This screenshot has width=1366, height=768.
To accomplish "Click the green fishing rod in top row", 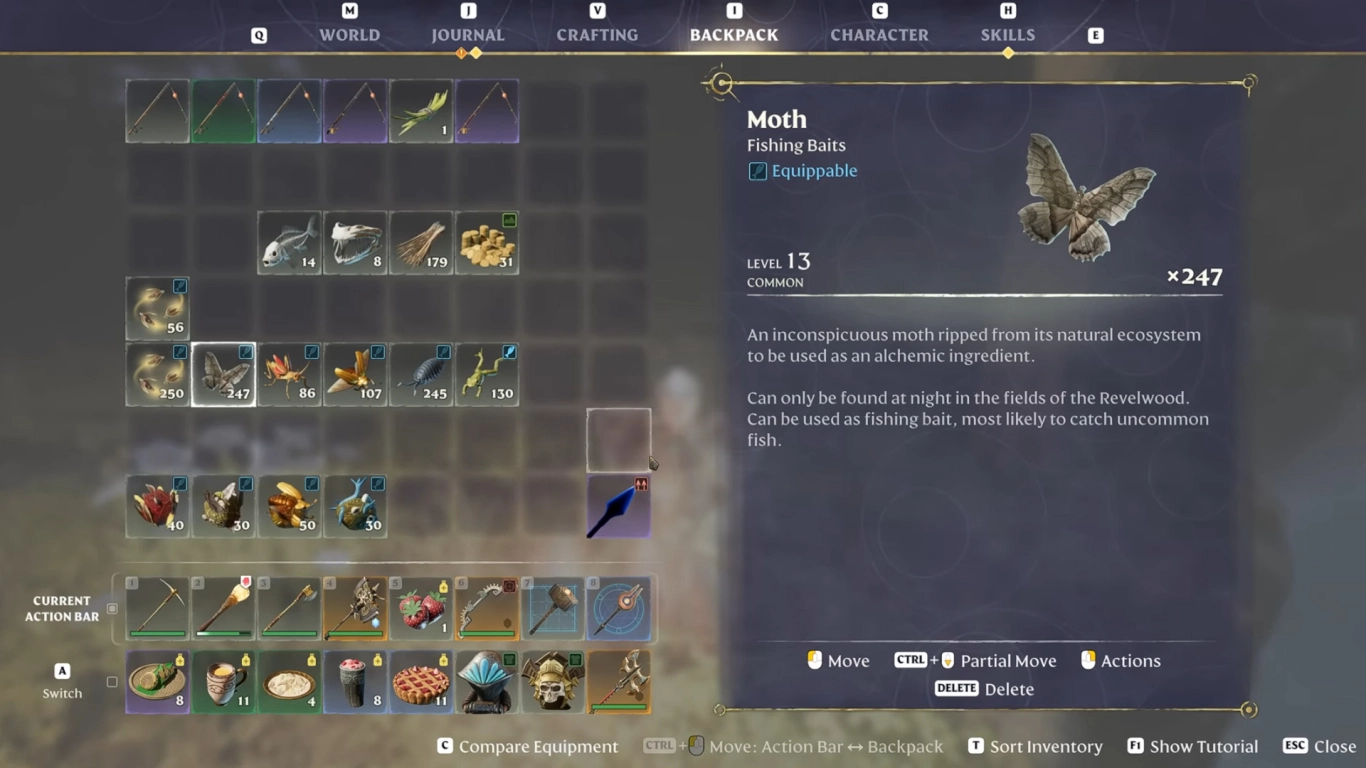I will [223, 111].
